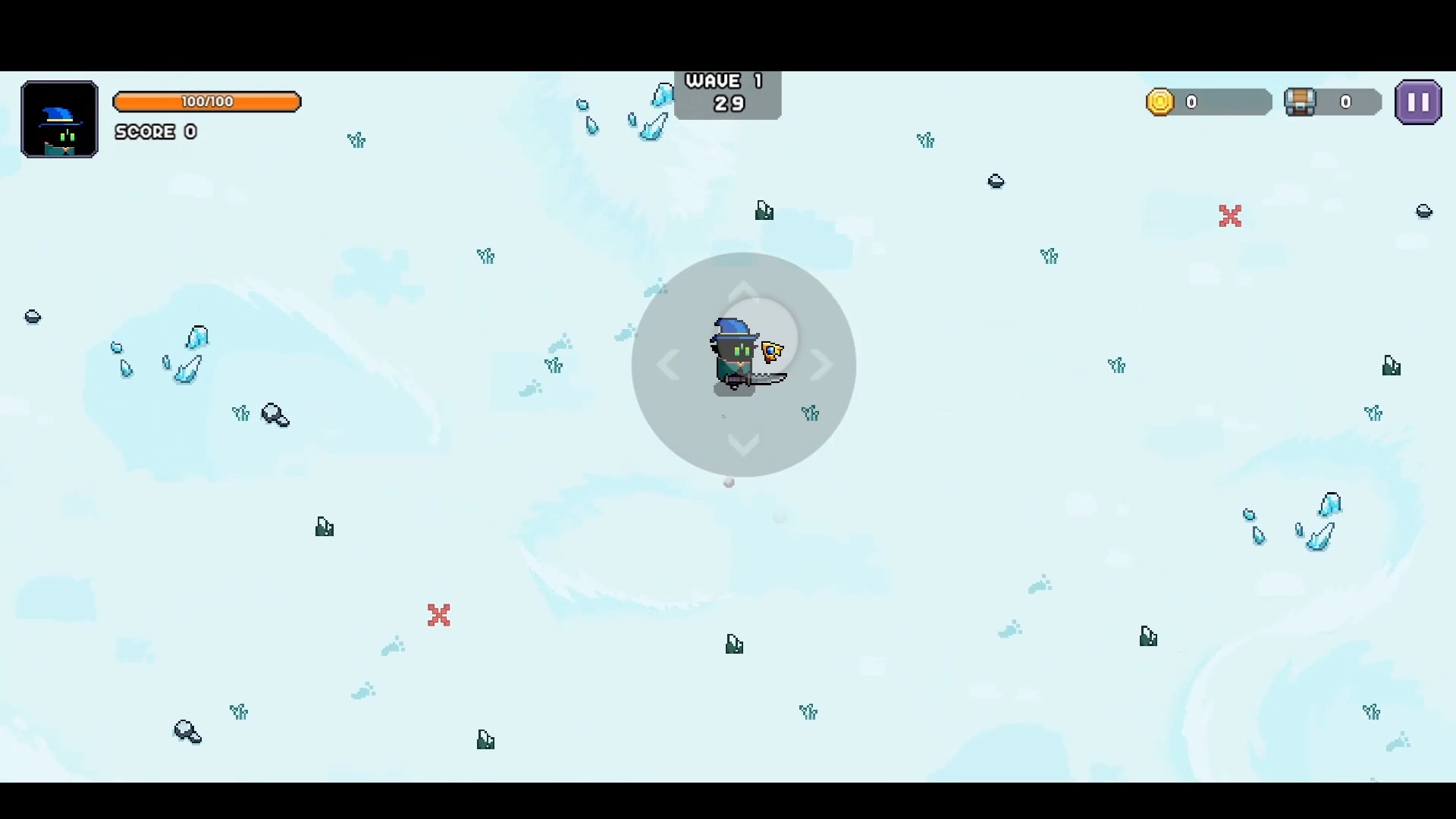Click the yellow bird companion beside the wizard
The height and width of the screenshot is (819, 1456).
(772, 350)
